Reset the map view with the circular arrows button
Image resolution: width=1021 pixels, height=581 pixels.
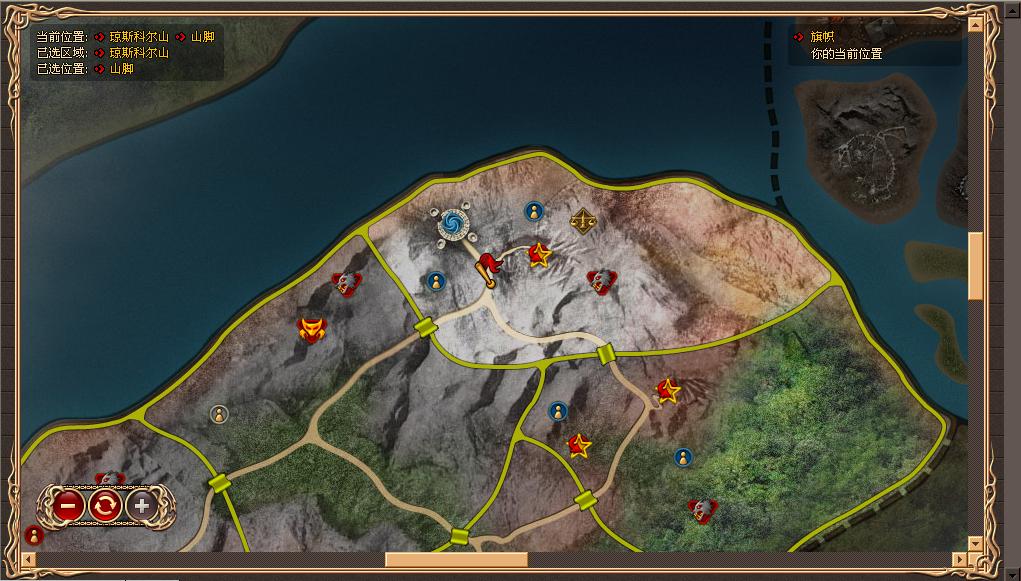pos(105,505)
